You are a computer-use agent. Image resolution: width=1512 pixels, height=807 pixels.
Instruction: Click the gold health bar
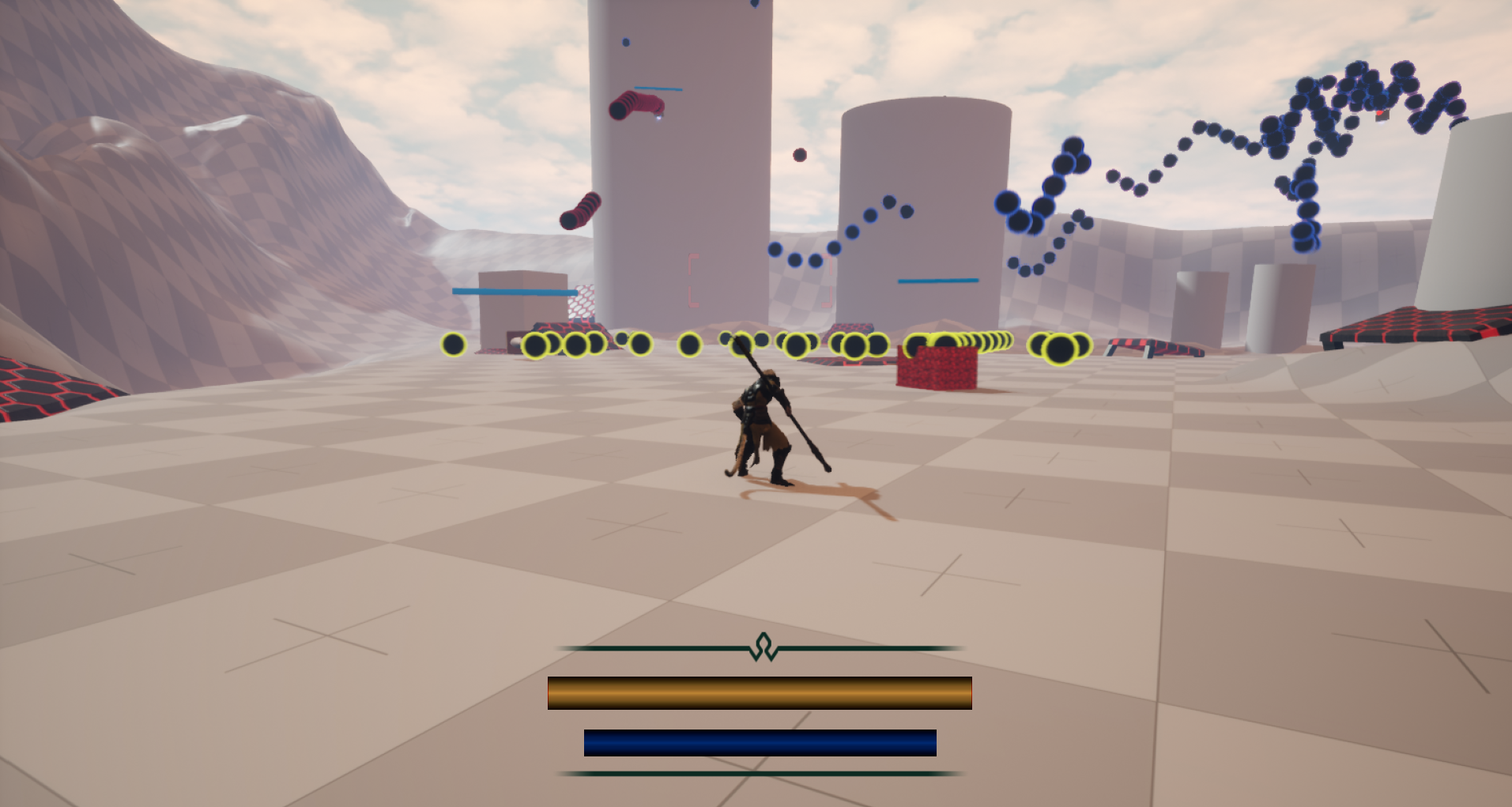759,691
